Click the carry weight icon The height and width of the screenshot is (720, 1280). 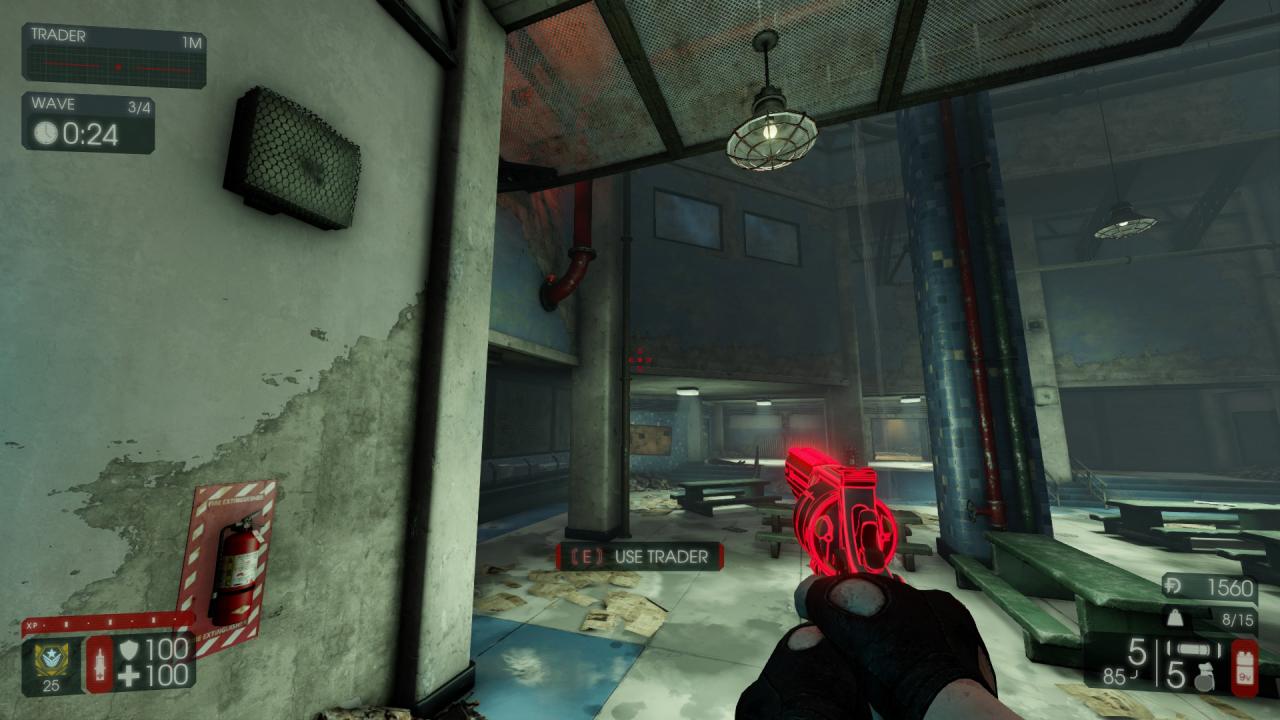[x=1174, y=619]
